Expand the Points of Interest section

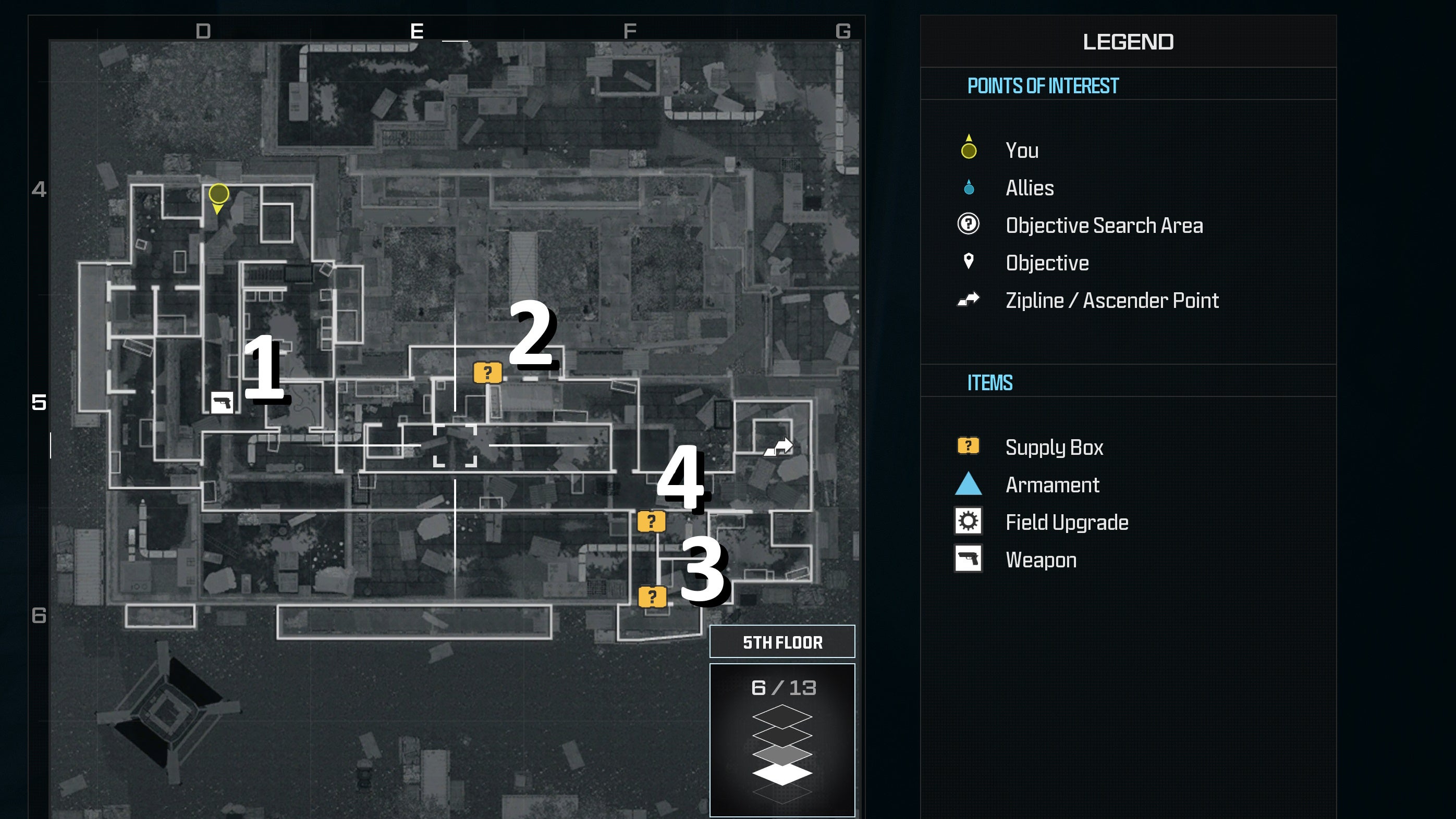click(x=1042, y=86)
